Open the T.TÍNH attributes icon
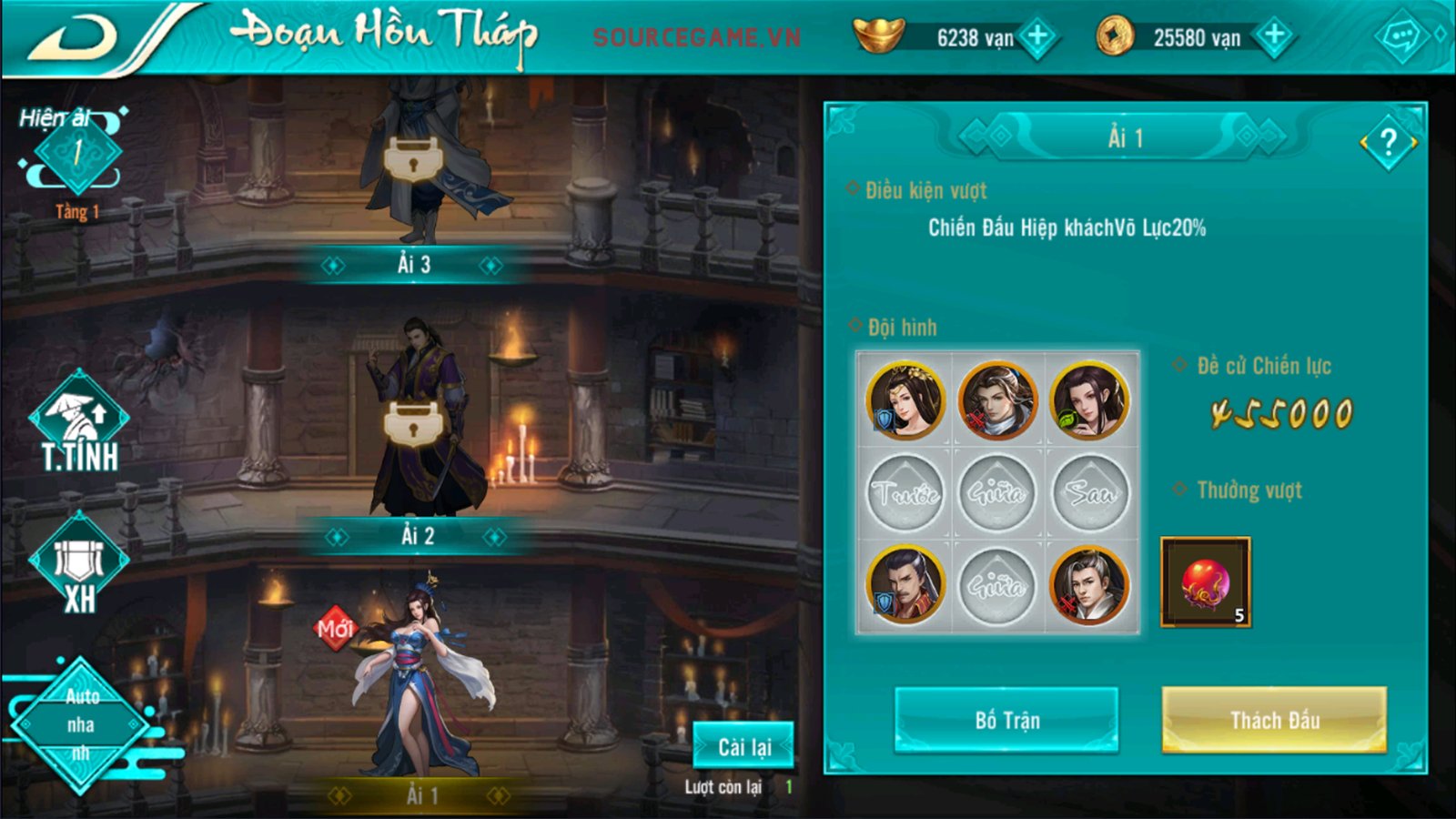This screenshot has height=819, width=1456. [79, 423]
